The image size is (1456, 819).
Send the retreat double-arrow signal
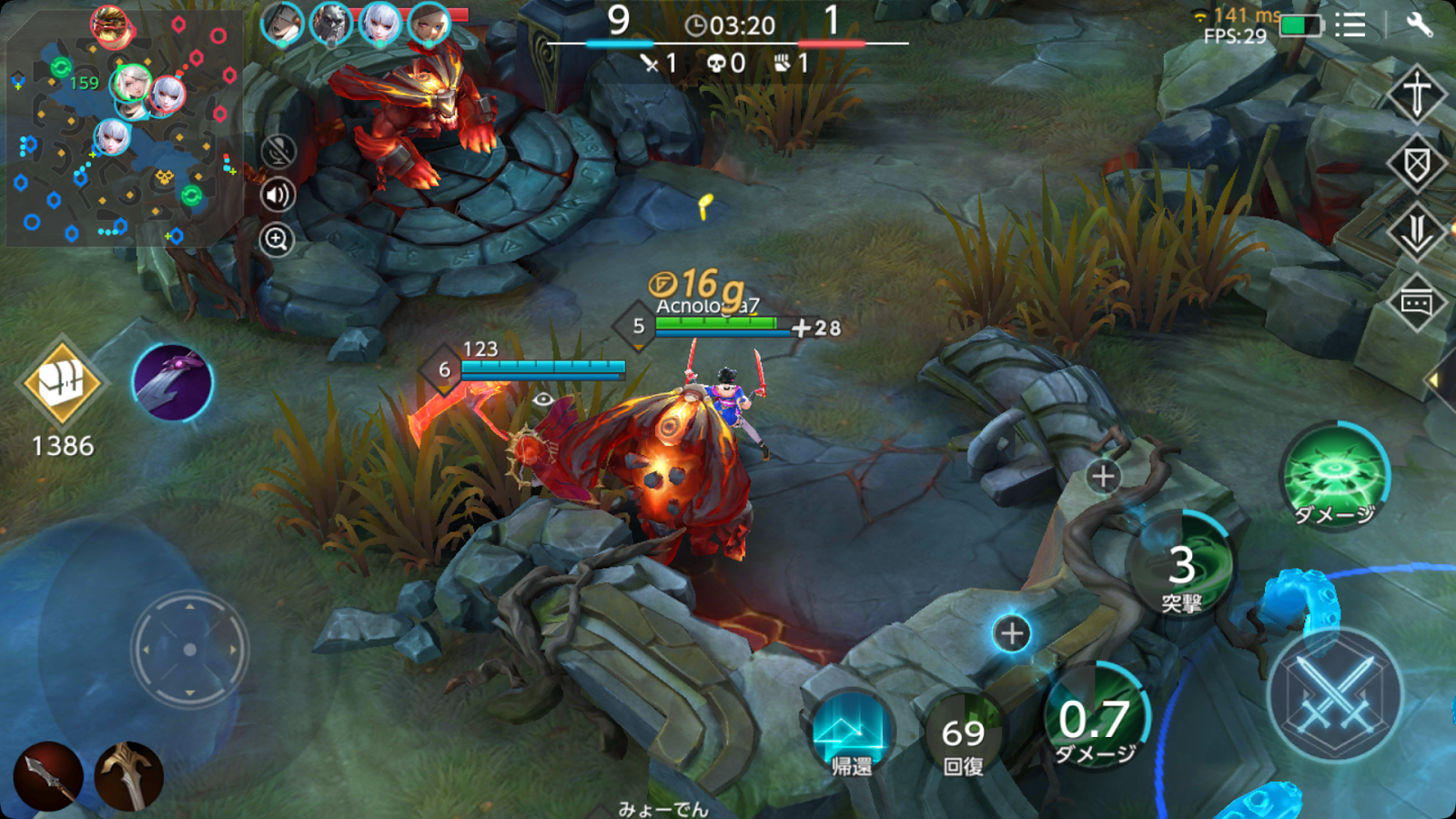[x=1416, y=231]
